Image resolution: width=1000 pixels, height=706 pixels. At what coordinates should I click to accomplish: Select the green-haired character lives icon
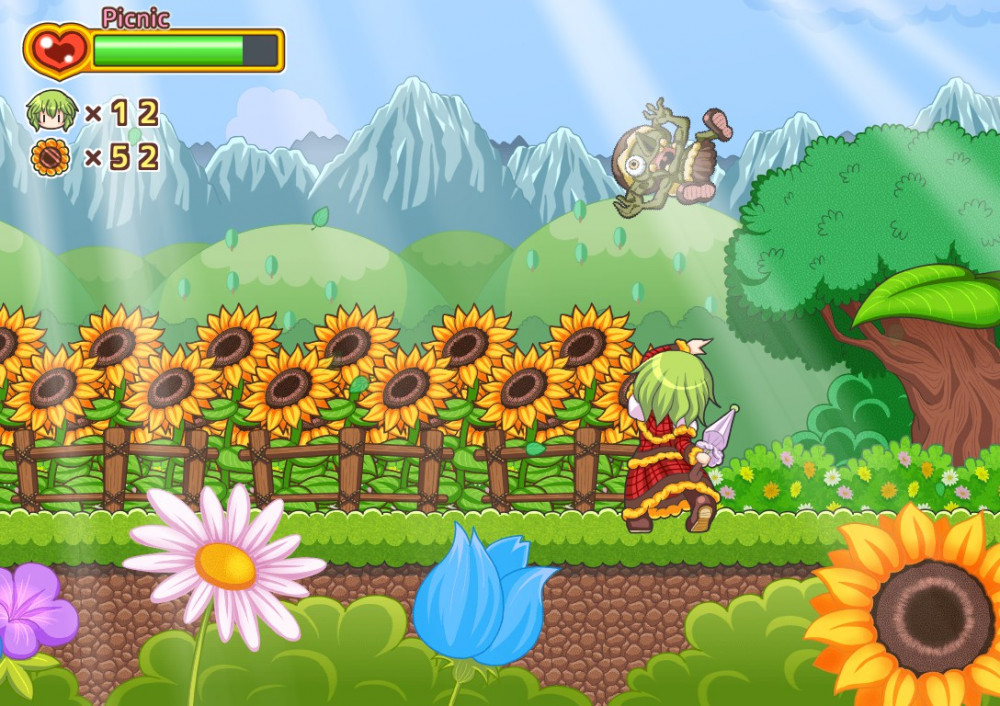tap(51, 112)
